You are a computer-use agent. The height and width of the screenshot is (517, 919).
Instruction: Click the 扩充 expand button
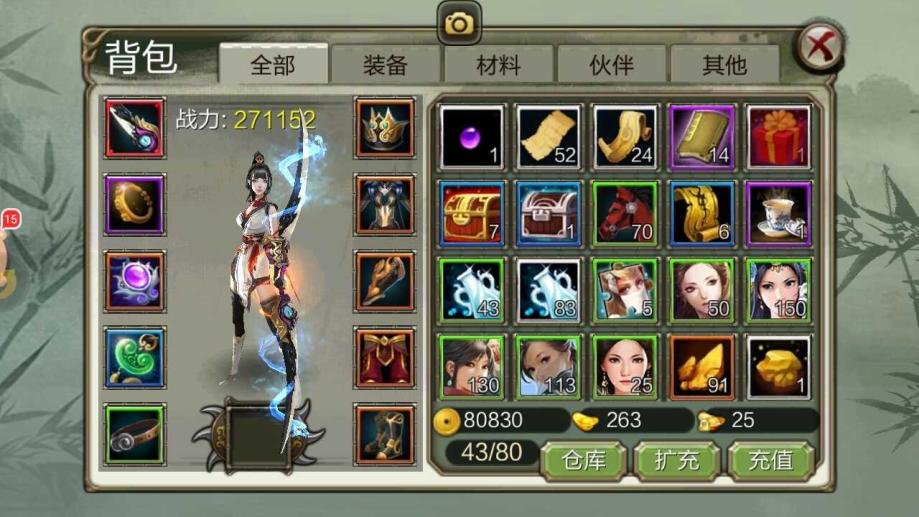pyautogui.click(x=677, y=461)
